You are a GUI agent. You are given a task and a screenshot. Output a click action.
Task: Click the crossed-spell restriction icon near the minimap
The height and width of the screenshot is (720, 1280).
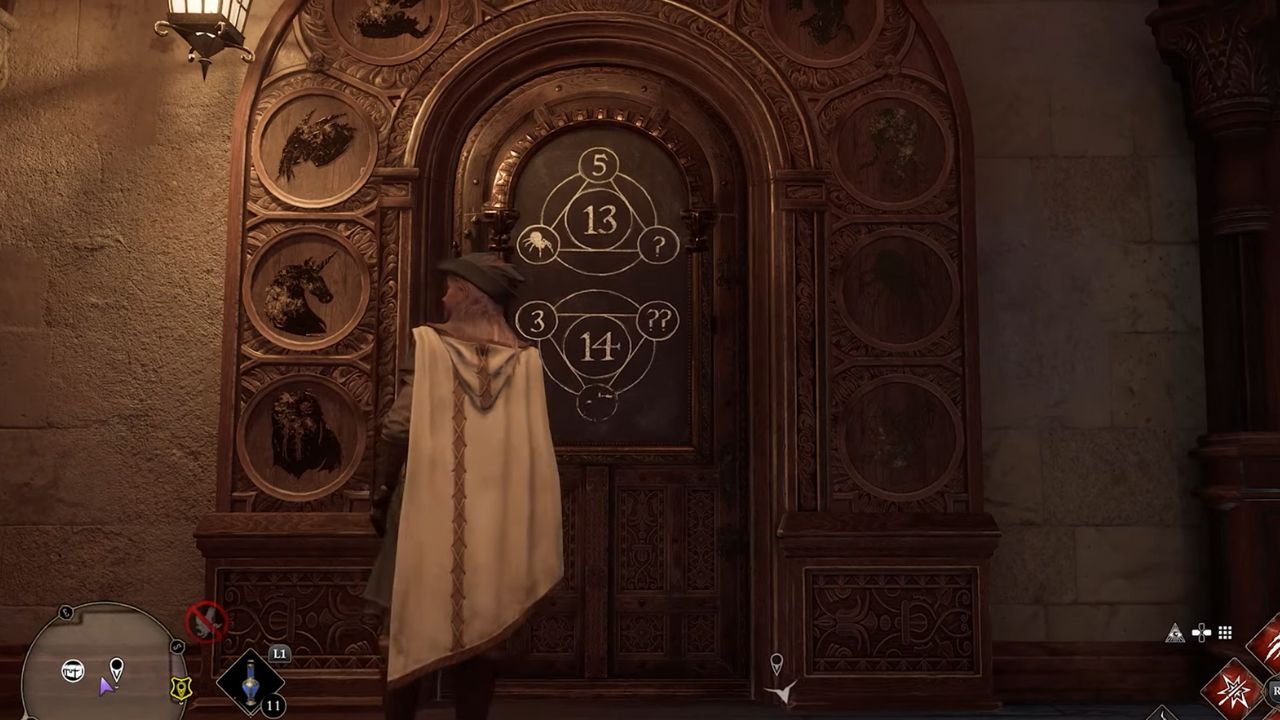206,621
